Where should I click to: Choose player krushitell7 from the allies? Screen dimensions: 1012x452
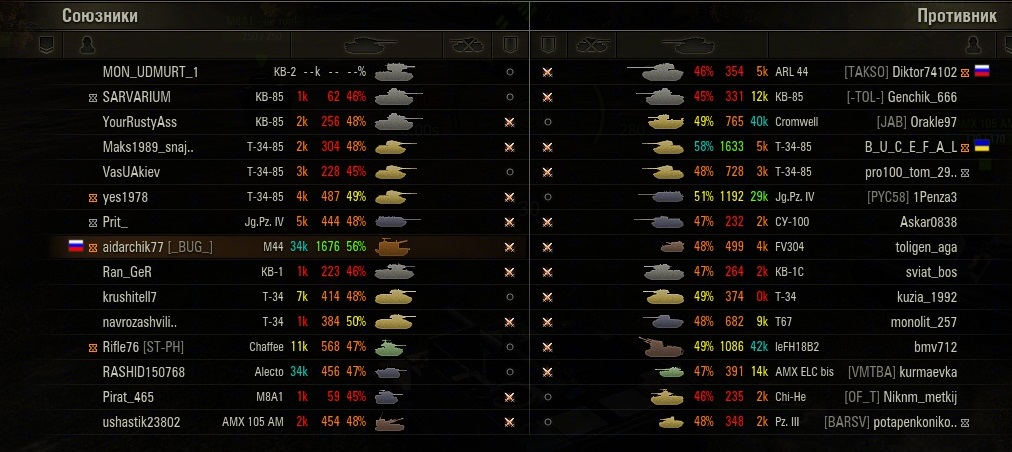point(129,297)
